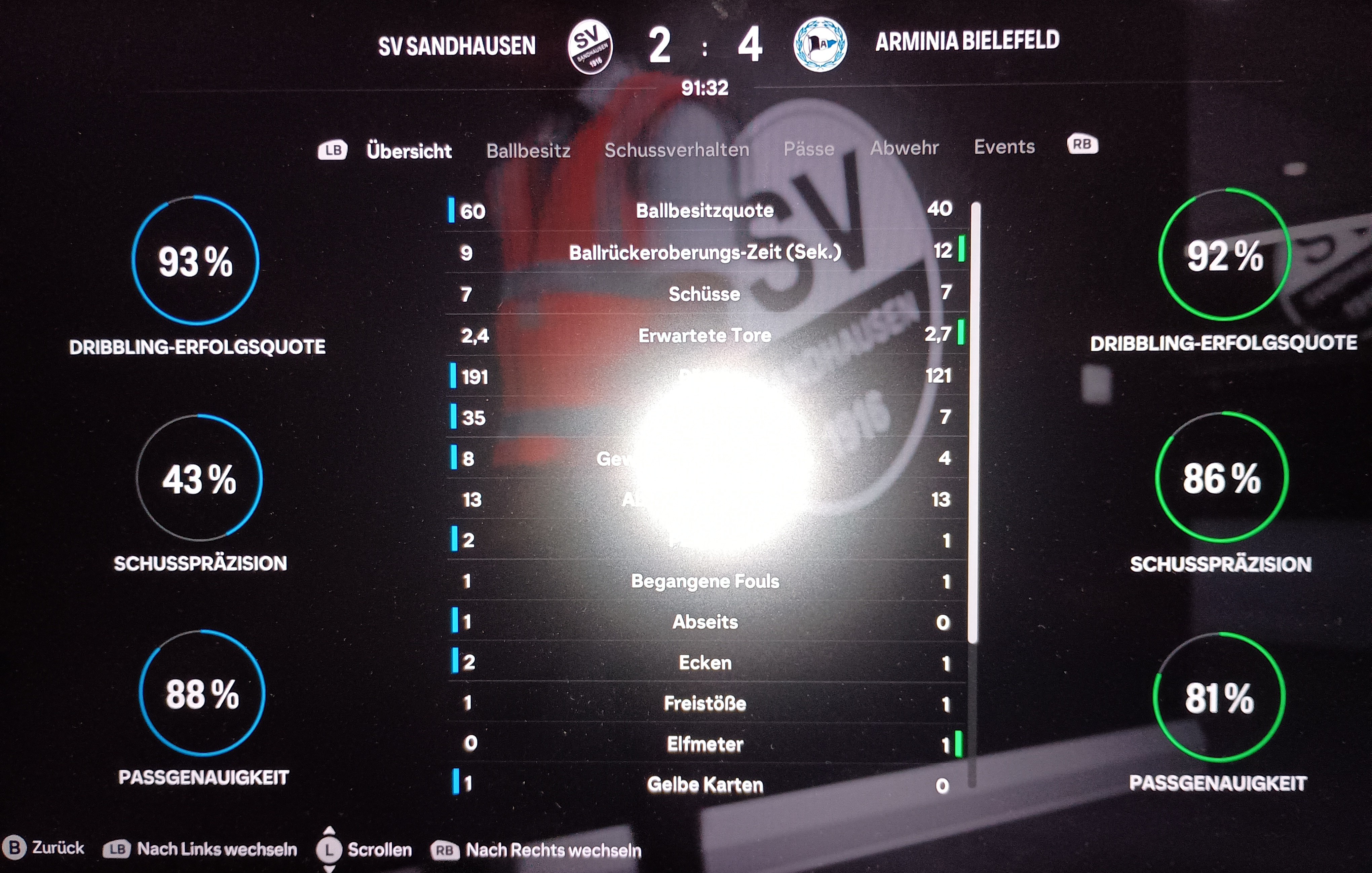Choose the Erwartete Tore stat row
The image size is (1372, 873).
[x=705, y=336]
